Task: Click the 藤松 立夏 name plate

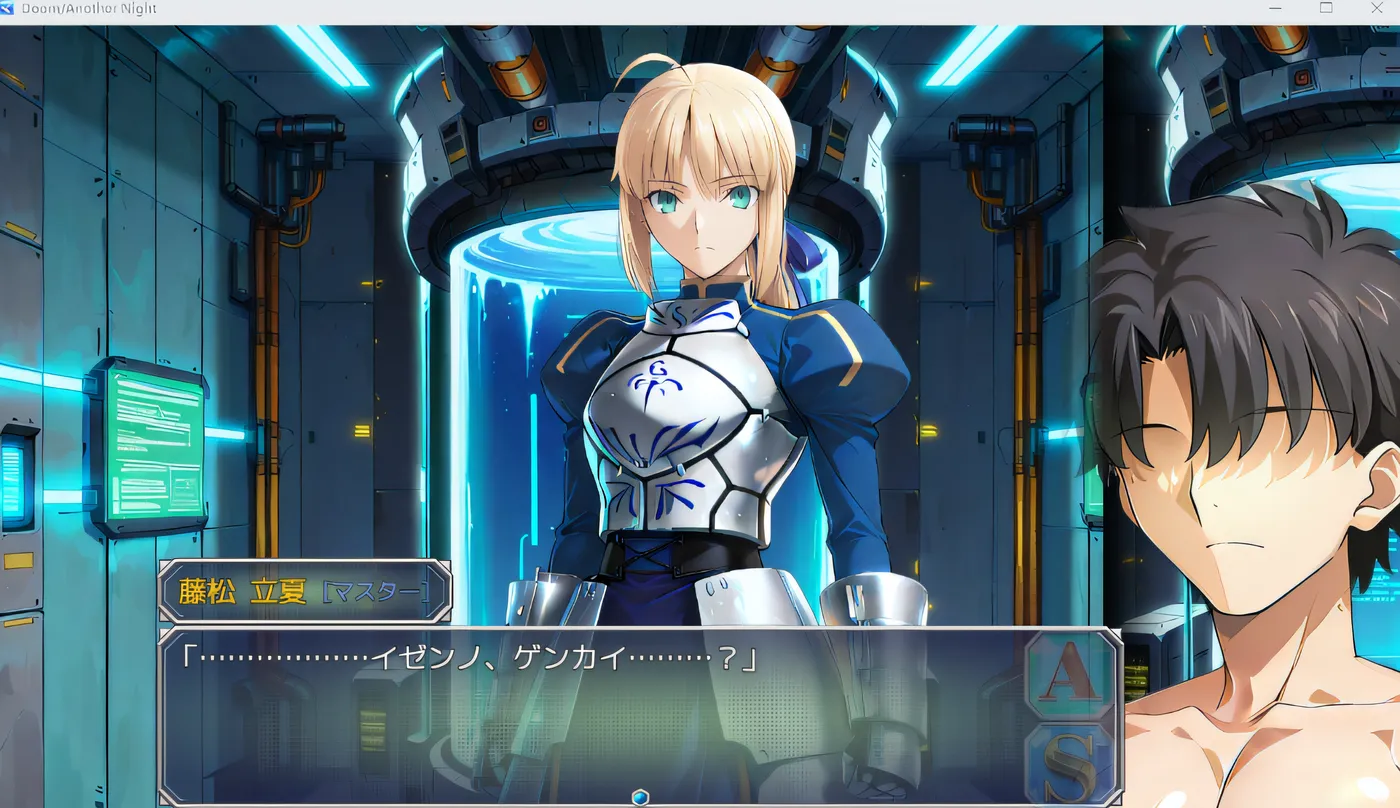Action: coord(240,590)
